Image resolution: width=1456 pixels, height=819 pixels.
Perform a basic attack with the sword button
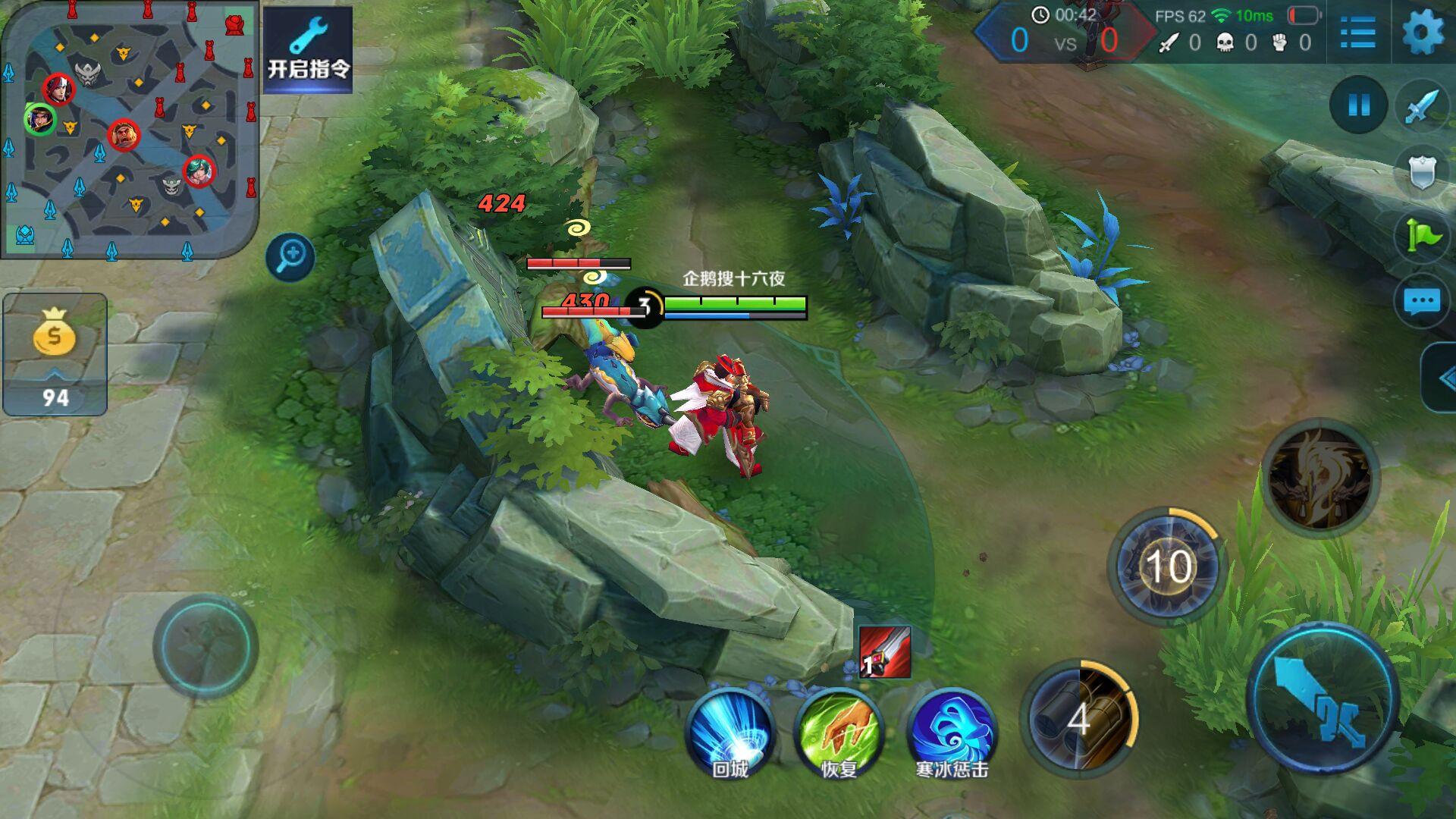click(1322, 698)
